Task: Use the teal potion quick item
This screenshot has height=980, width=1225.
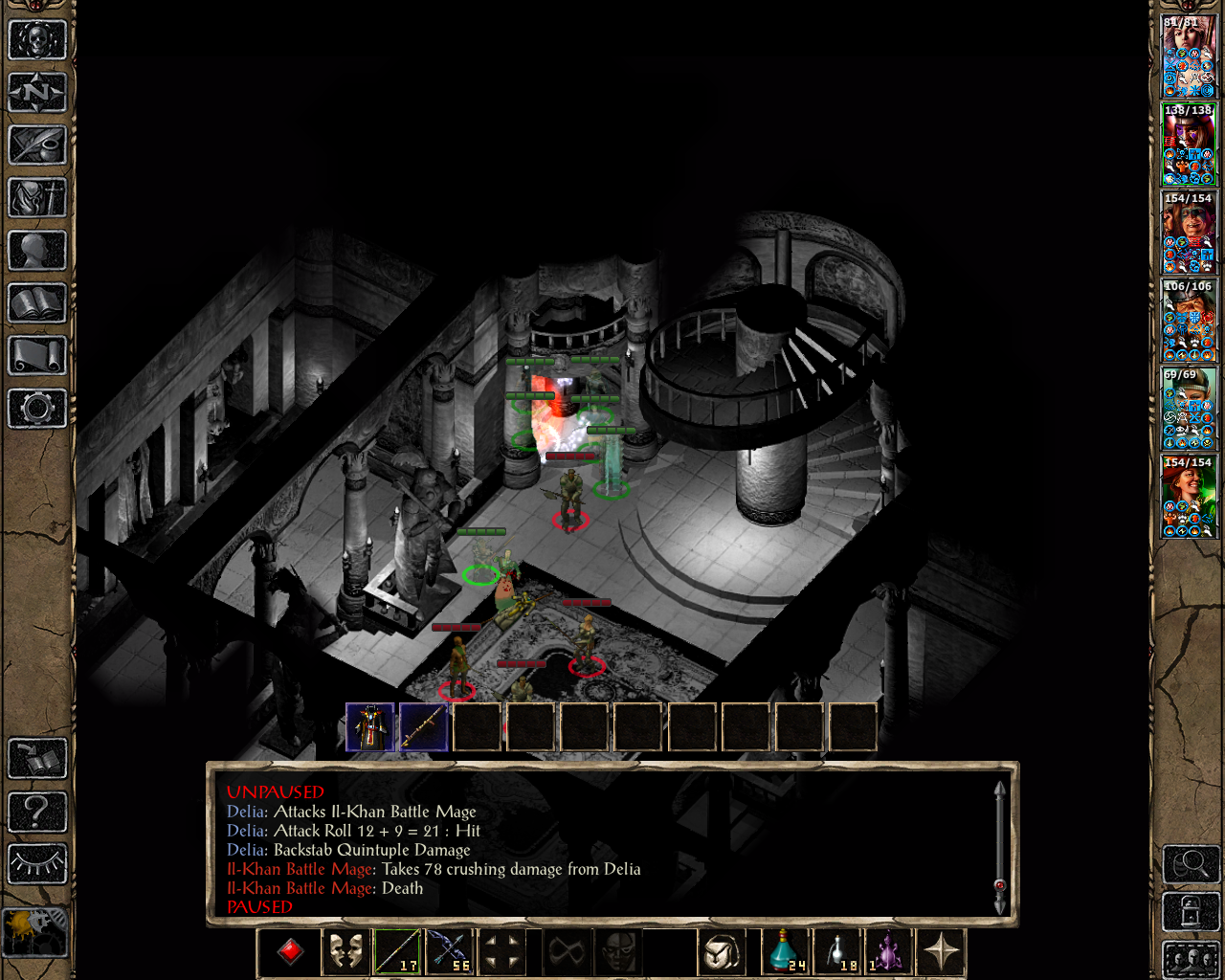Action: 785,951
